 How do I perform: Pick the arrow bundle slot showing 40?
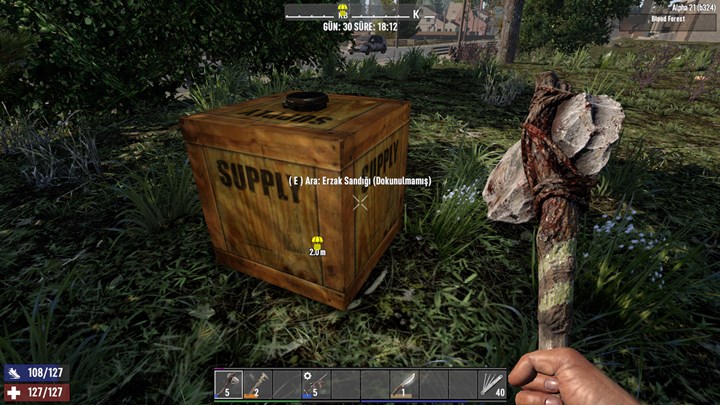(491, 384)
